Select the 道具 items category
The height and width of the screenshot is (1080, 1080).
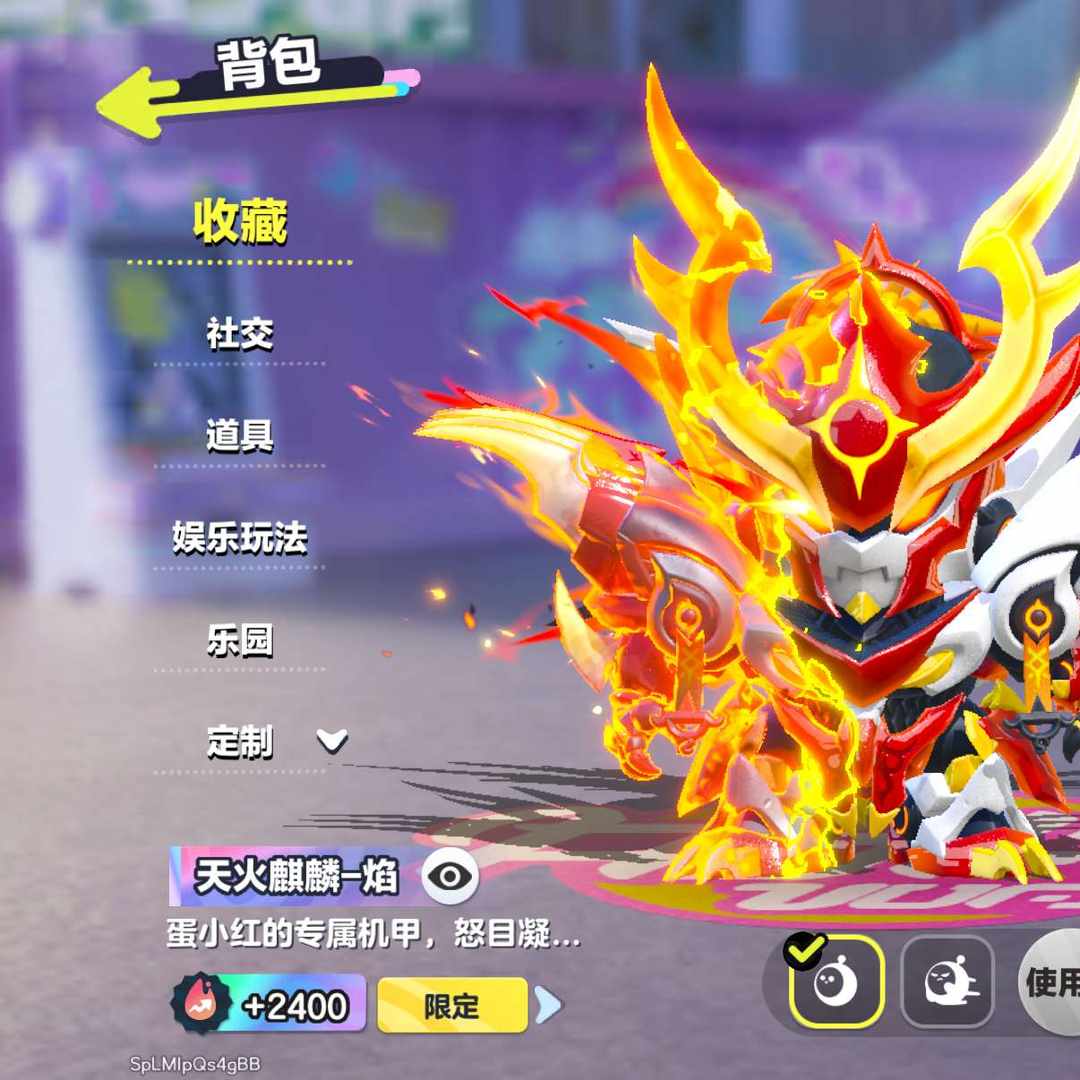[x=240, y=436]
